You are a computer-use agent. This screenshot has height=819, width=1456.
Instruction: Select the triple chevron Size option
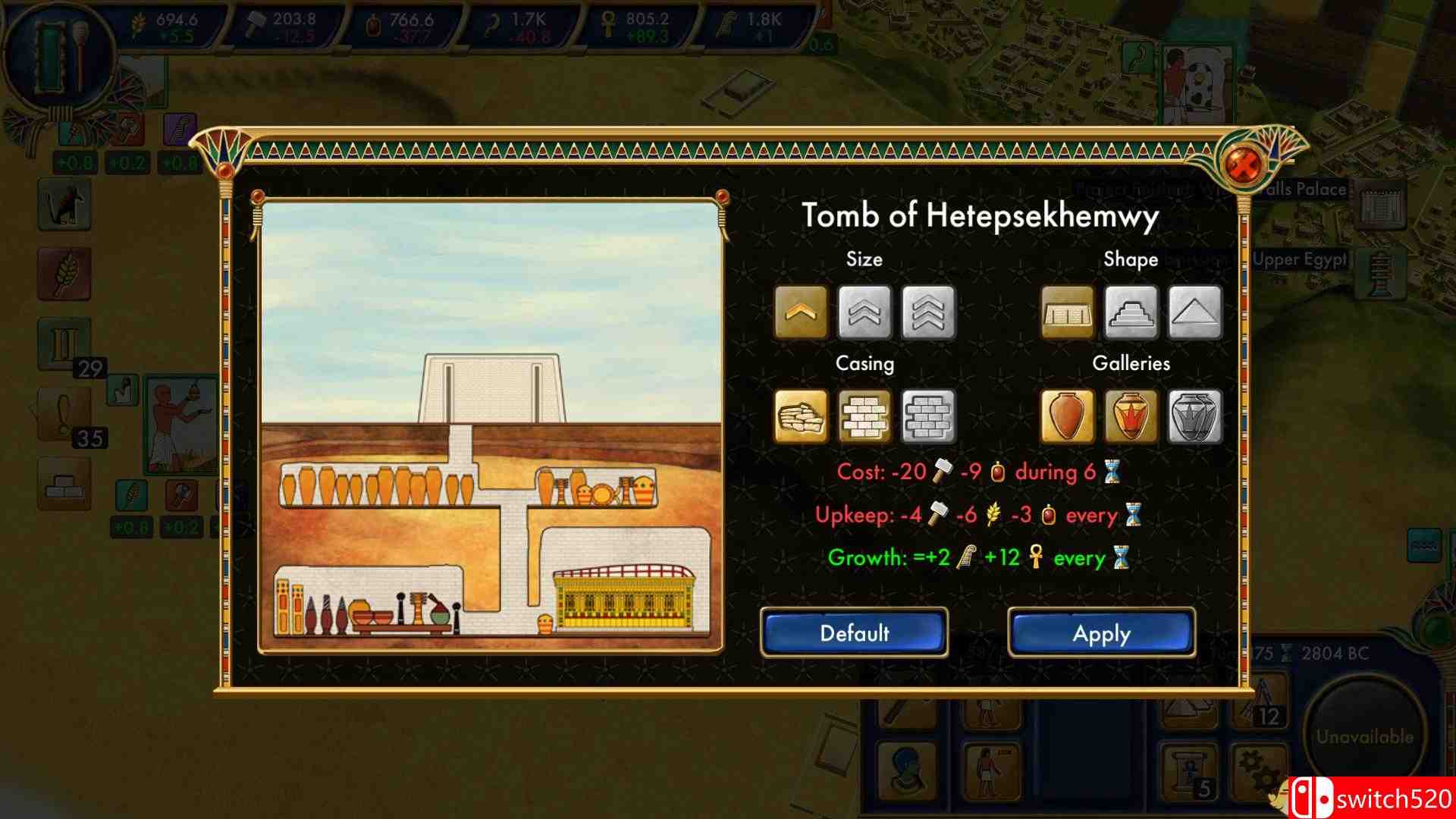click(929, 311)
